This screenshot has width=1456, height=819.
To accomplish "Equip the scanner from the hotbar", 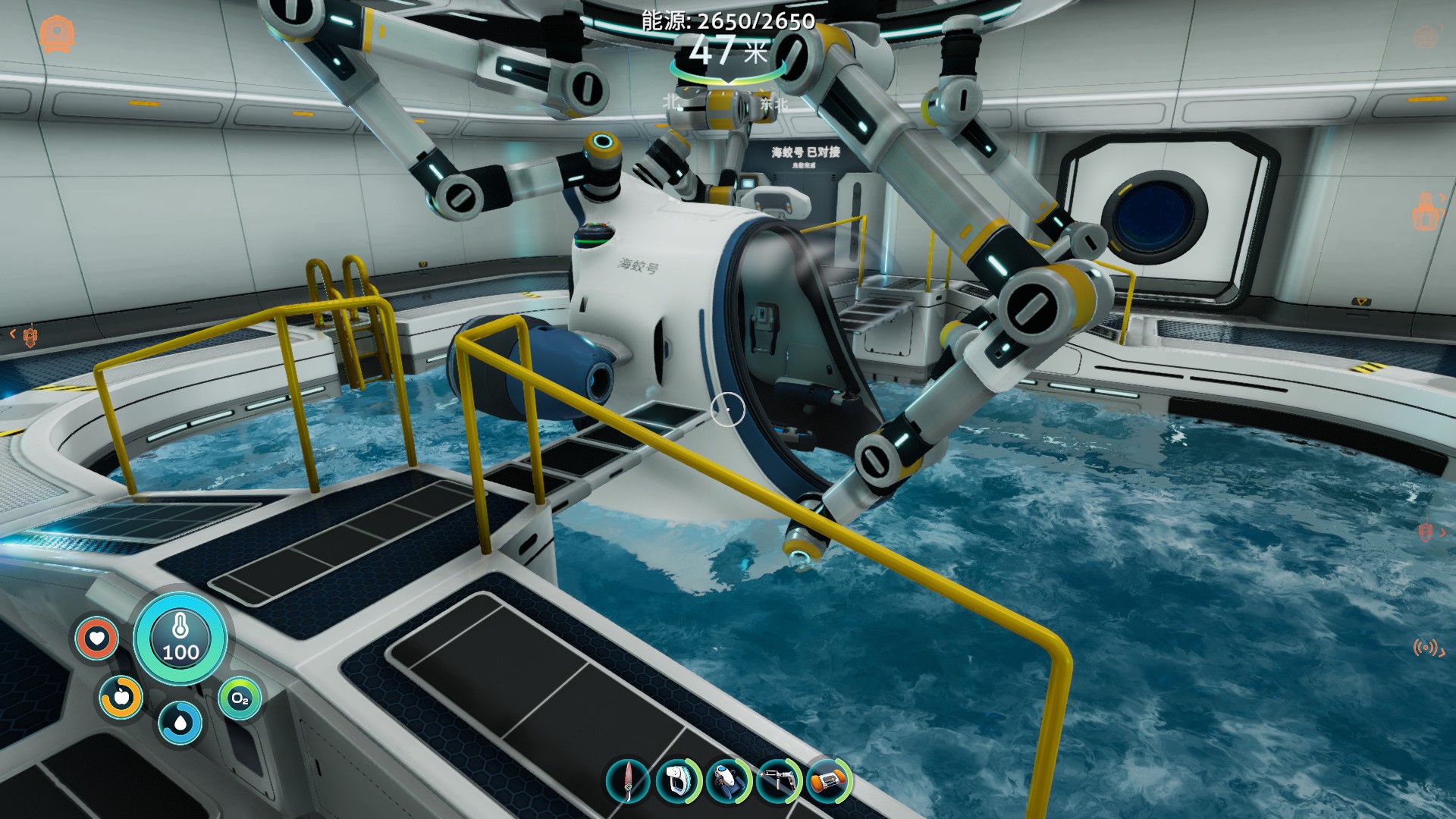I will coord(677,781).
